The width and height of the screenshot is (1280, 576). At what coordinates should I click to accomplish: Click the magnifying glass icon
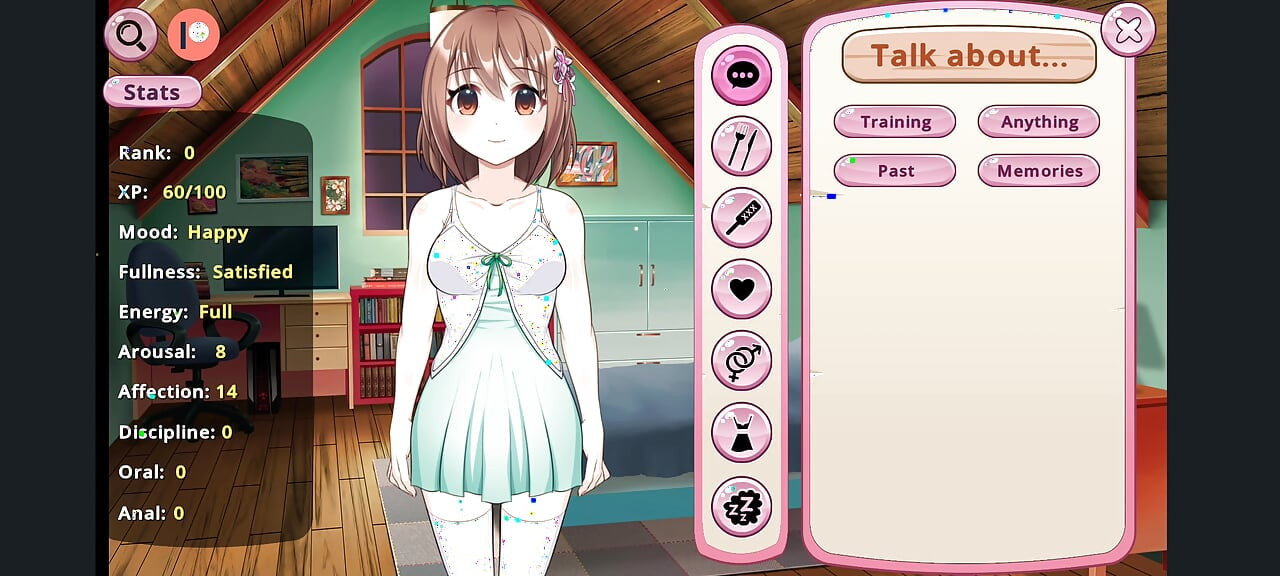(131, 35)
